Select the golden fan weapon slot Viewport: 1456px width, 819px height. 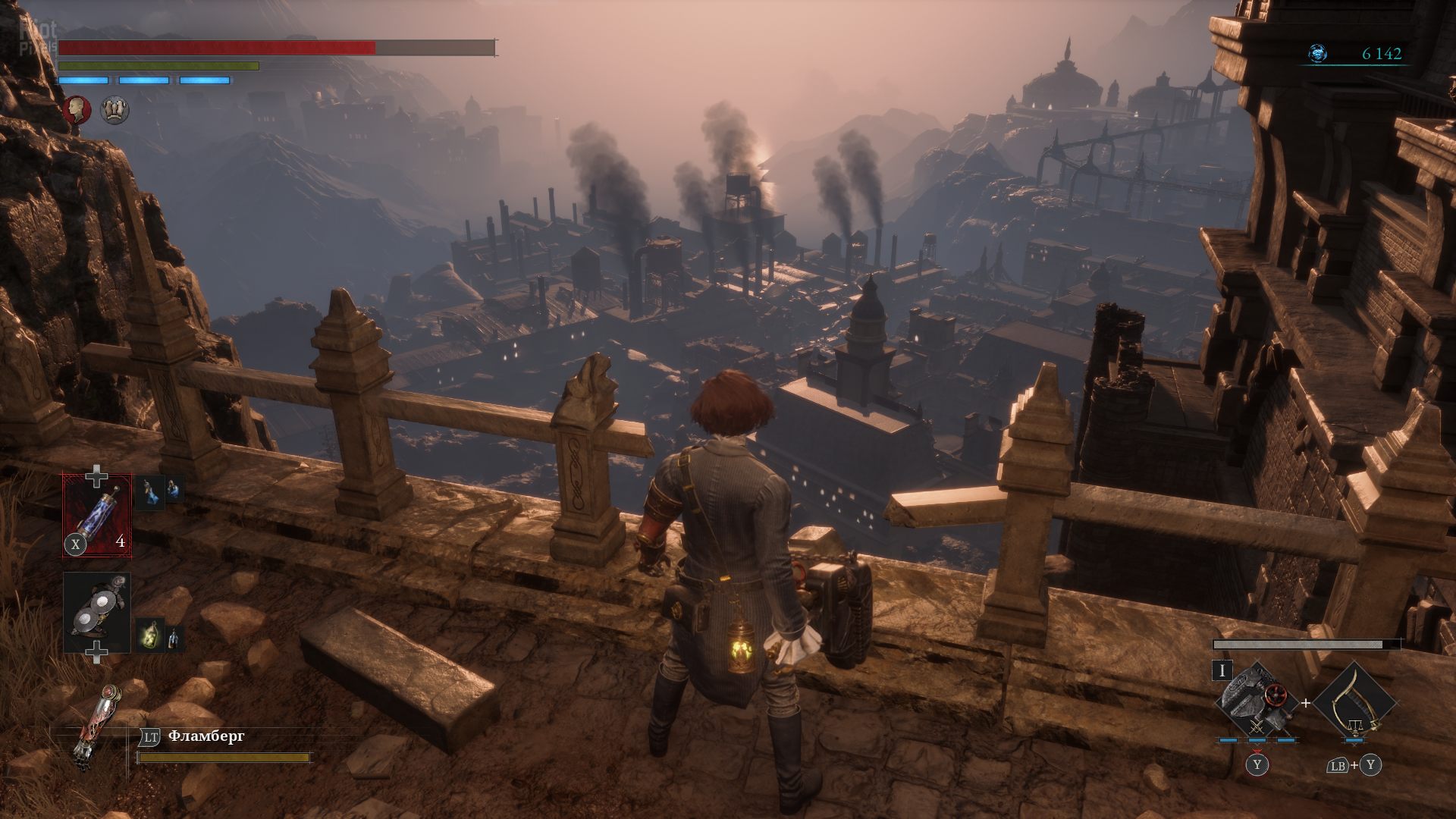click(x=1354, y=703)
